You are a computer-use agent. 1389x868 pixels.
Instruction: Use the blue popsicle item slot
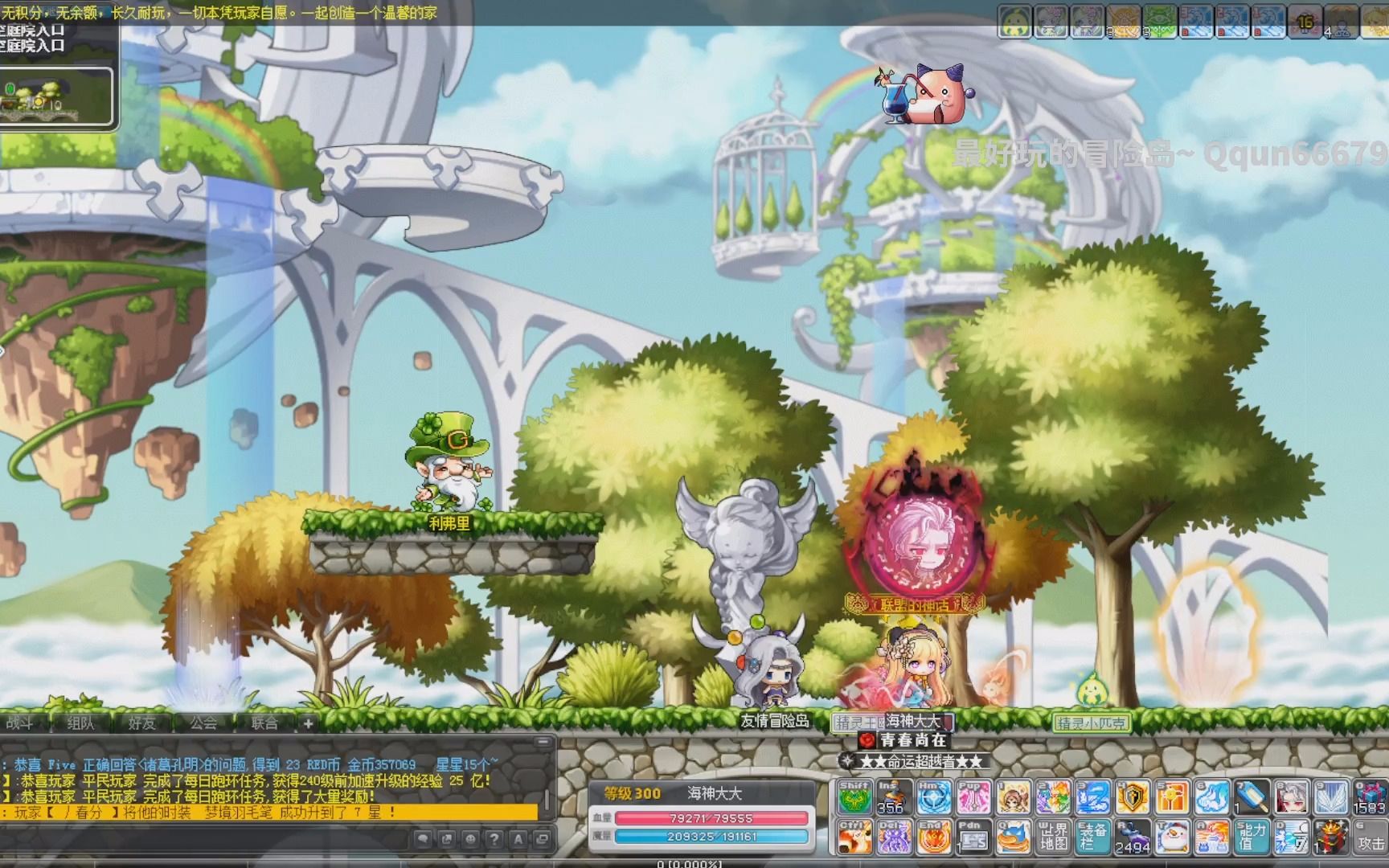click(x=1251, y=797)
